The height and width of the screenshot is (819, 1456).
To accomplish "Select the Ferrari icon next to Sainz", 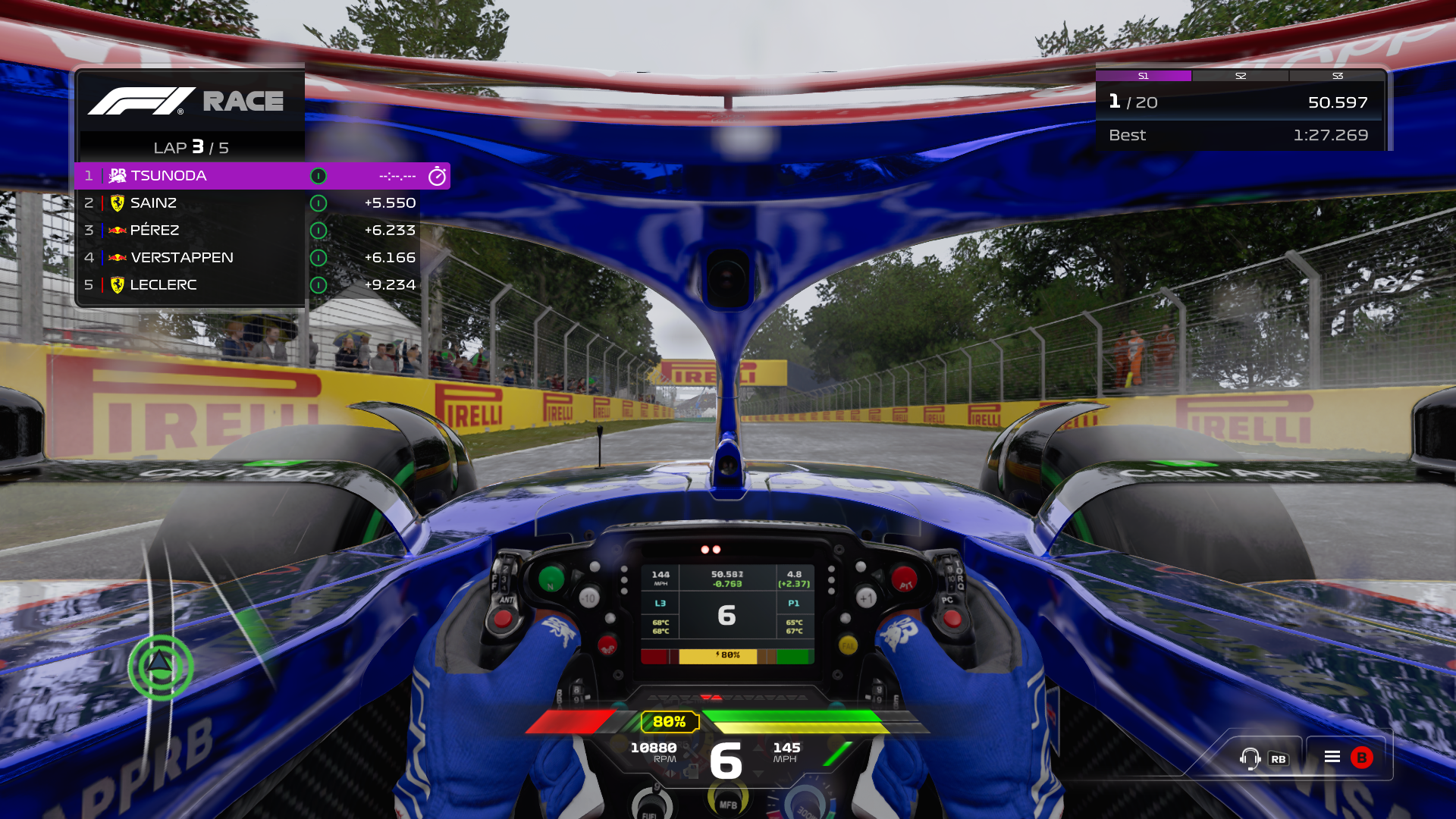I will tap(116, 202).
